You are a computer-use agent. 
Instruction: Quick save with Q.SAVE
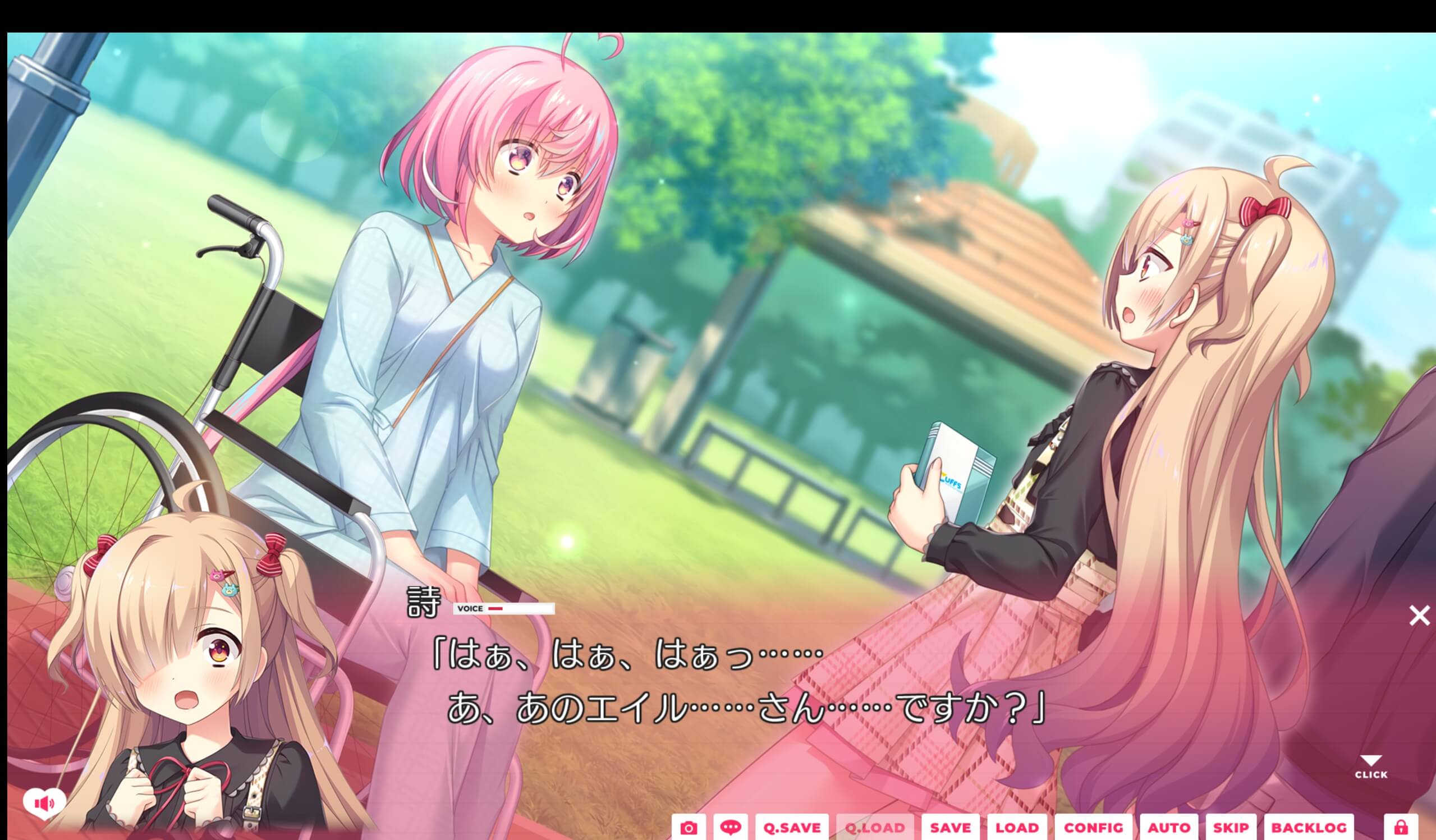792,828
